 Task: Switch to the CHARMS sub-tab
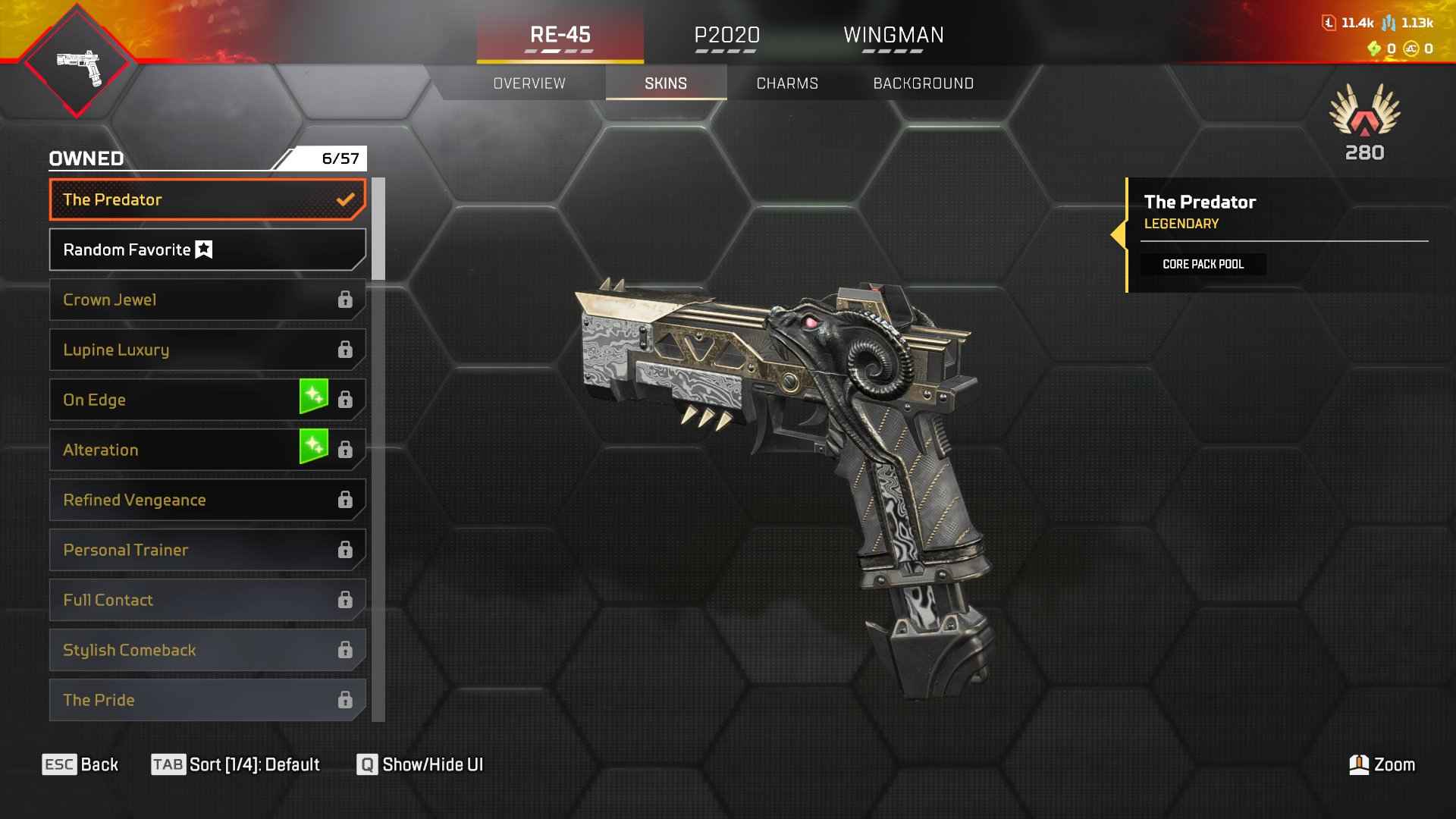[x=787, y=83]
